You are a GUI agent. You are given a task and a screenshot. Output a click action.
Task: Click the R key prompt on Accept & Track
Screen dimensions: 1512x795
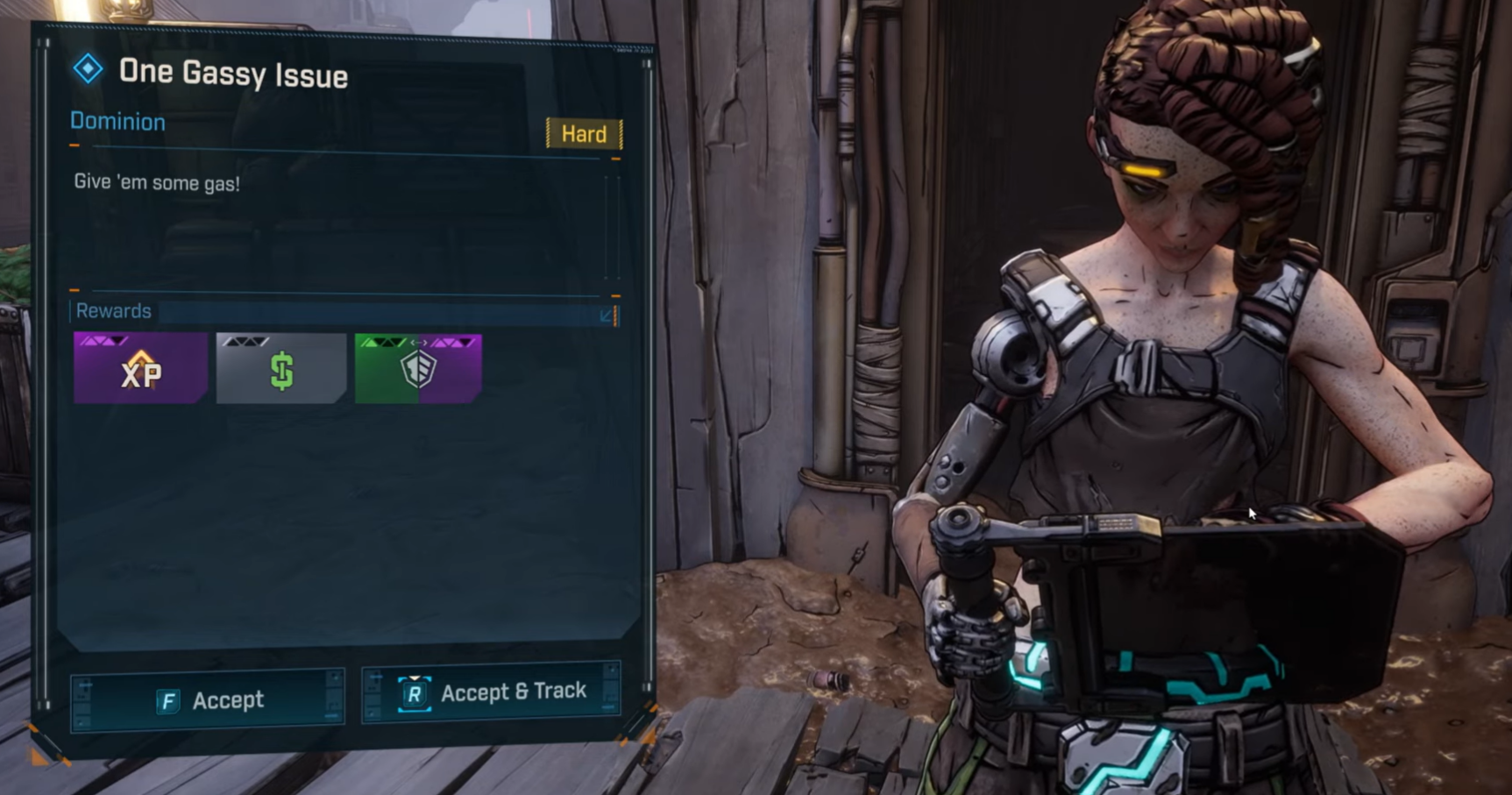[415, 692]
